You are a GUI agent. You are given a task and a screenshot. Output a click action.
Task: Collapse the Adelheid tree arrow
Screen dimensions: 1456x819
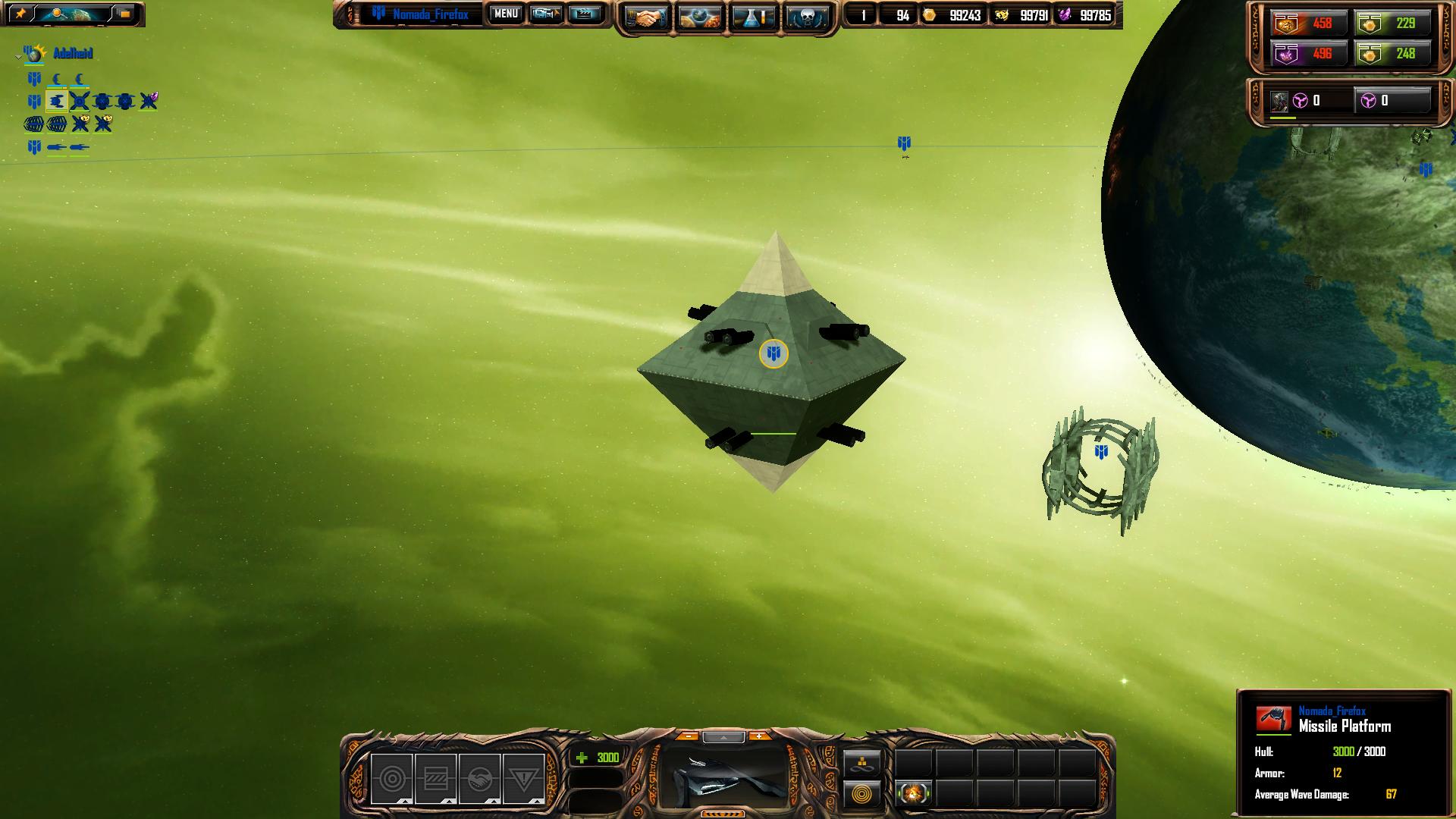click(x=18, y=56)
